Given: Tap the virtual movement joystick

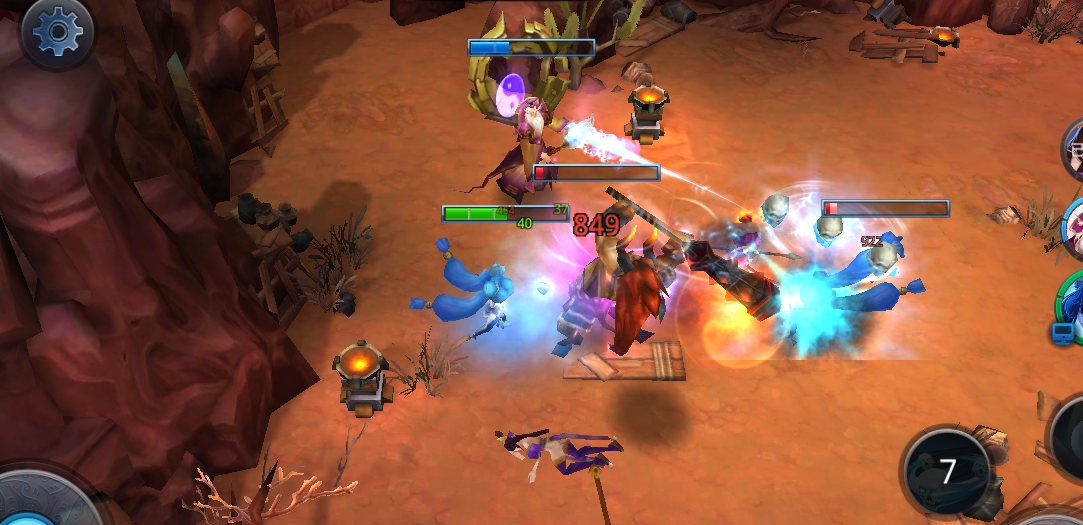Looking at the screenshot, I should (38, 505).
